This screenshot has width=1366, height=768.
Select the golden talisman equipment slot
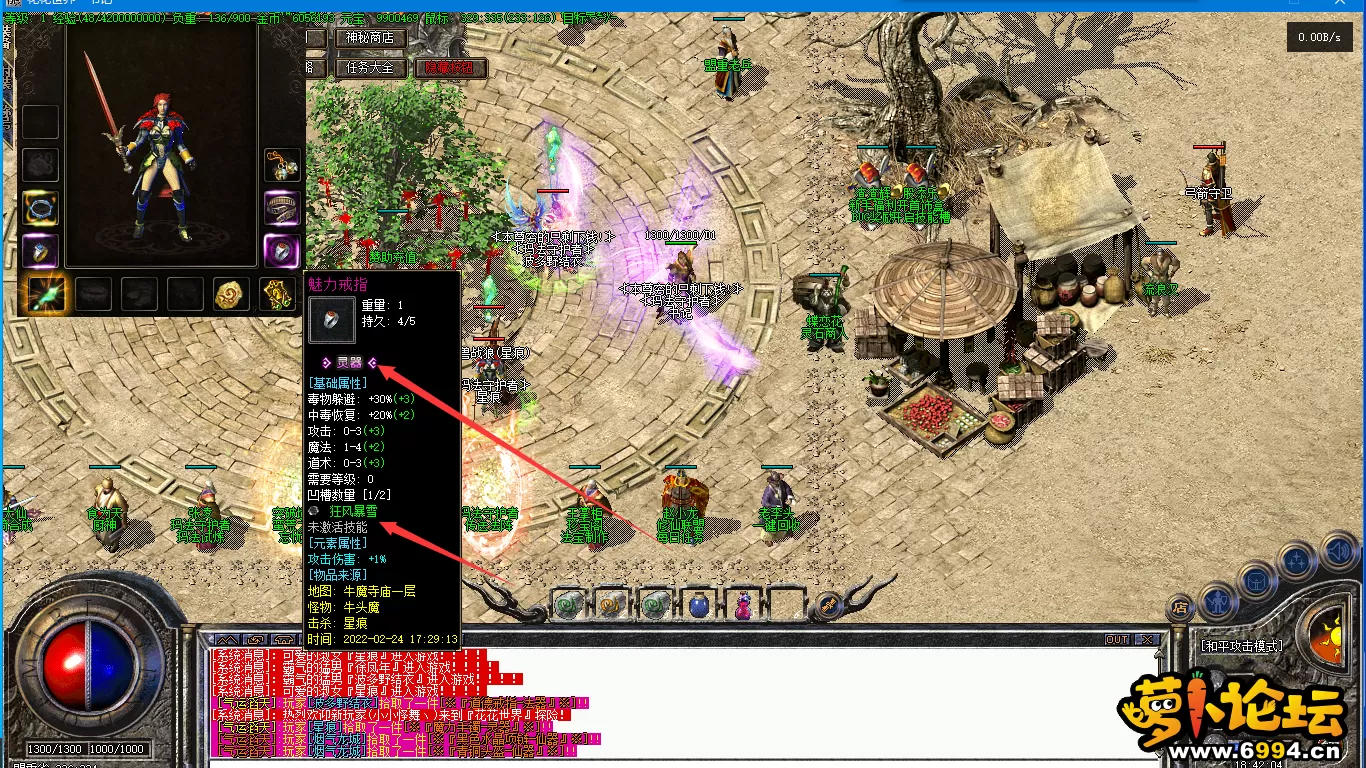pos(277,294)
